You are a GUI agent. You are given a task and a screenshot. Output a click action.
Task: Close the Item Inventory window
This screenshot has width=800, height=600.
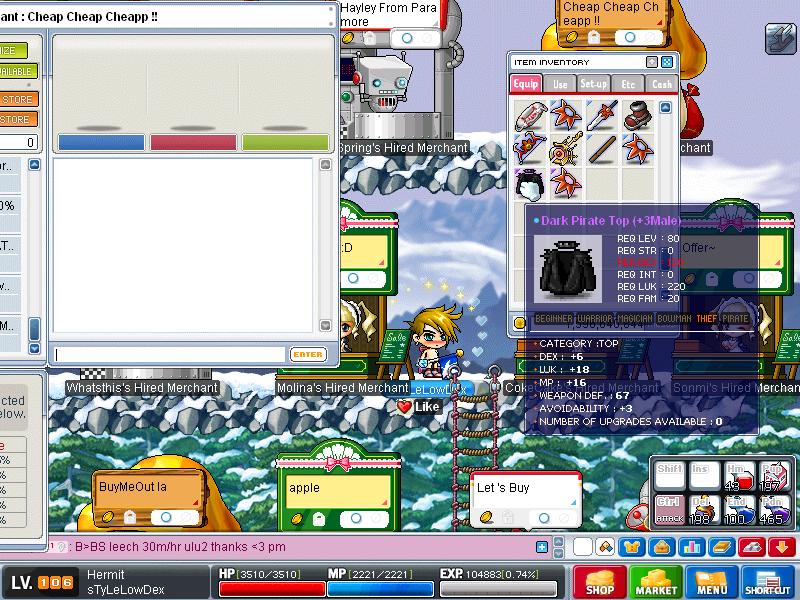[667, 62]
